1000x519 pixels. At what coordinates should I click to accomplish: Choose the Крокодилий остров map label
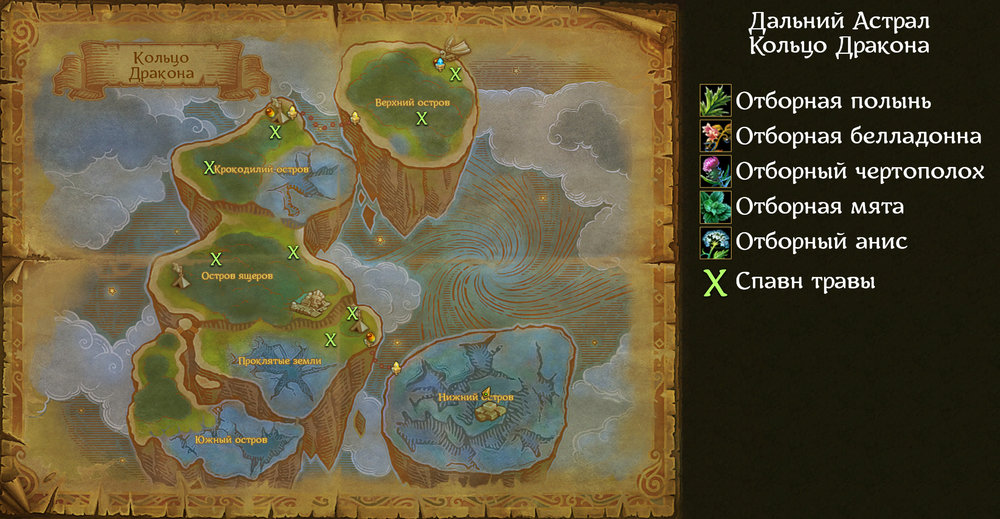click(262, 170)
